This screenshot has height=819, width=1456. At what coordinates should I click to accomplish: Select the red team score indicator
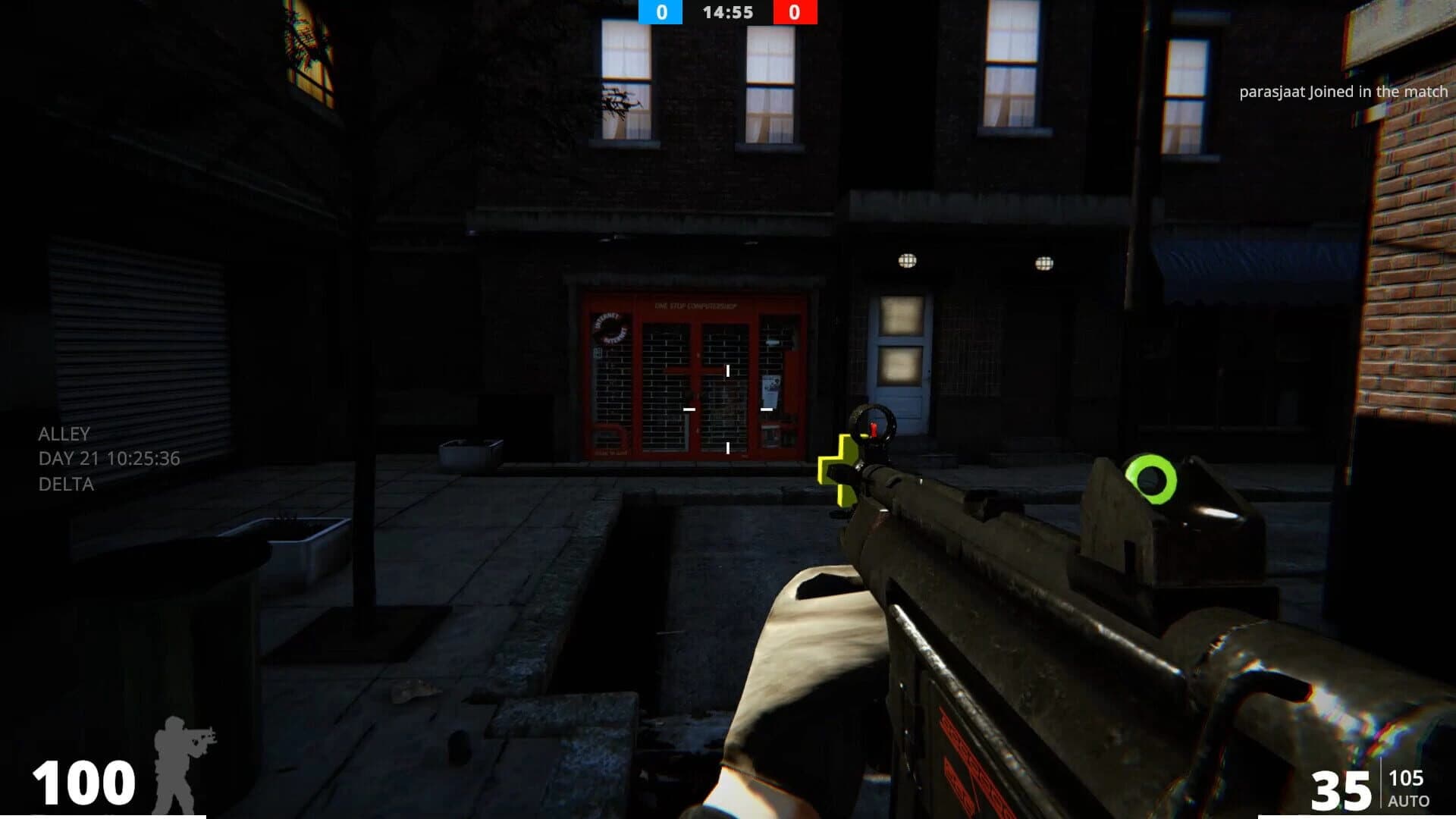[x=793, y=12]
